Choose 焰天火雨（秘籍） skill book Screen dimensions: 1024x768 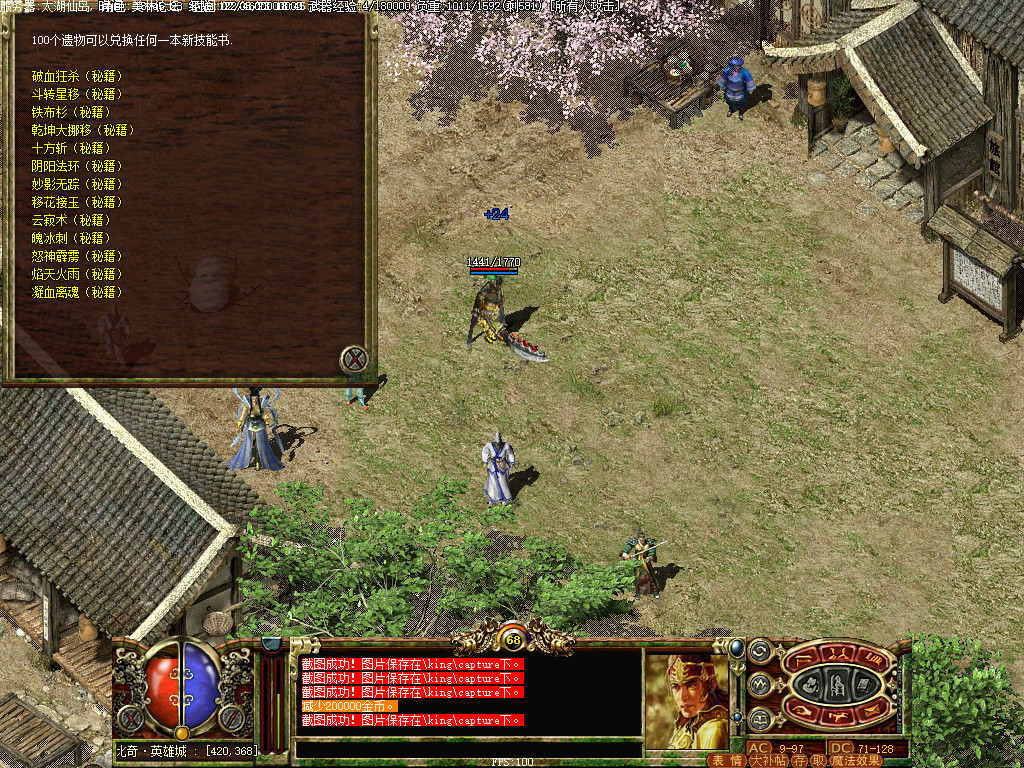[x=76, y=274]
